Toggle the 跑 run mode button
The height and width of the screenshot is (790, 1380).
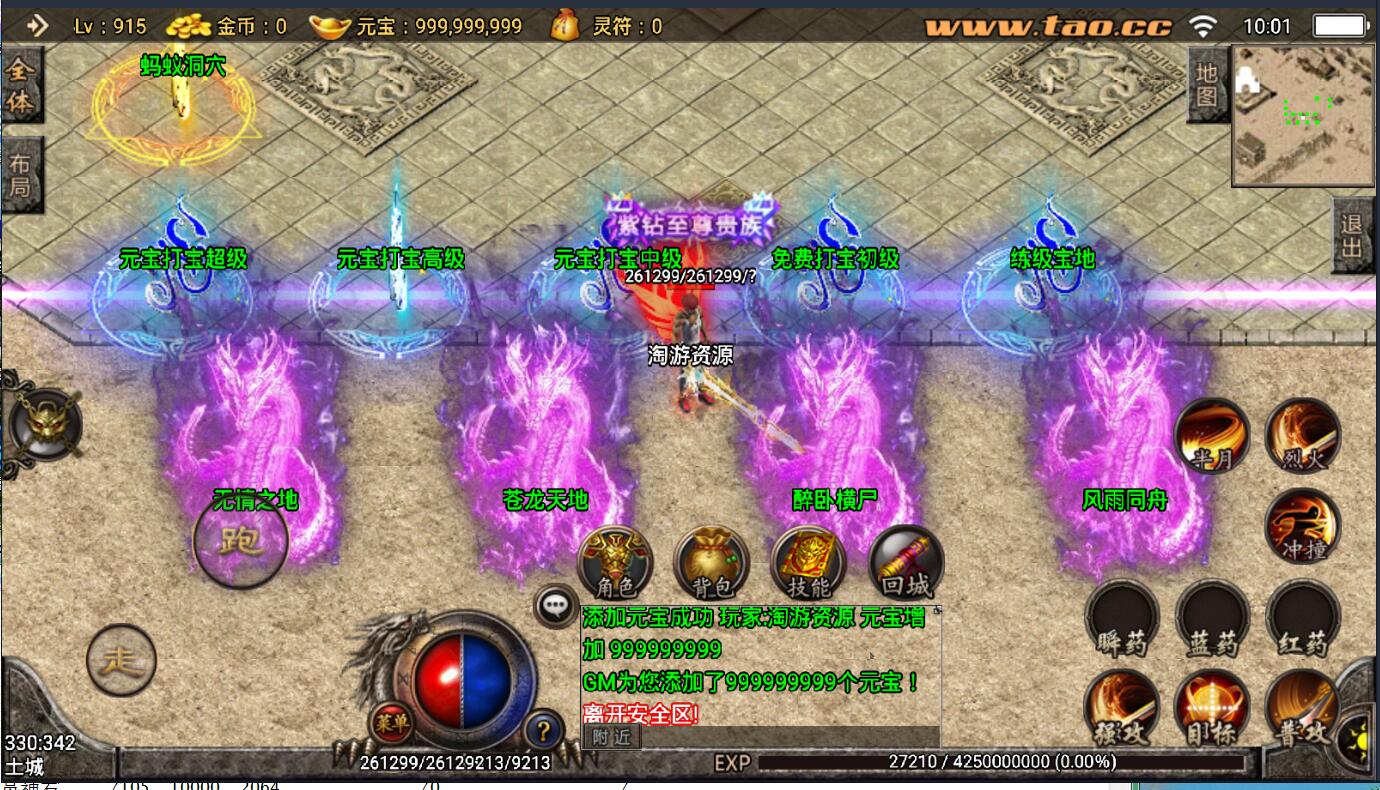(x=240, y=541)
